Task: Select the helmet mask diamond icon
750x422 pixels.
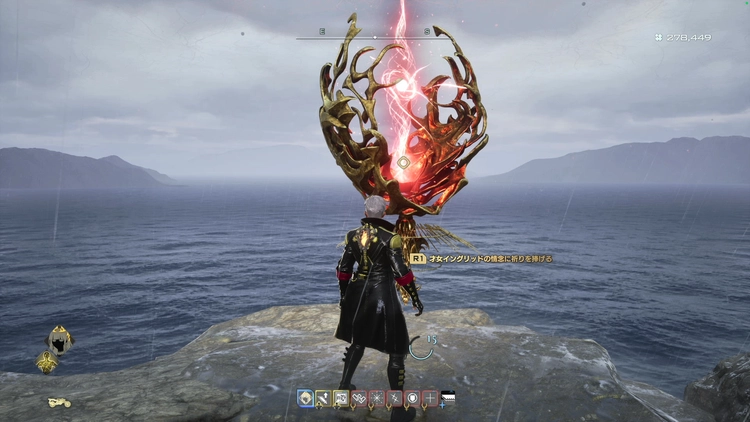Action: pos(59,340)
